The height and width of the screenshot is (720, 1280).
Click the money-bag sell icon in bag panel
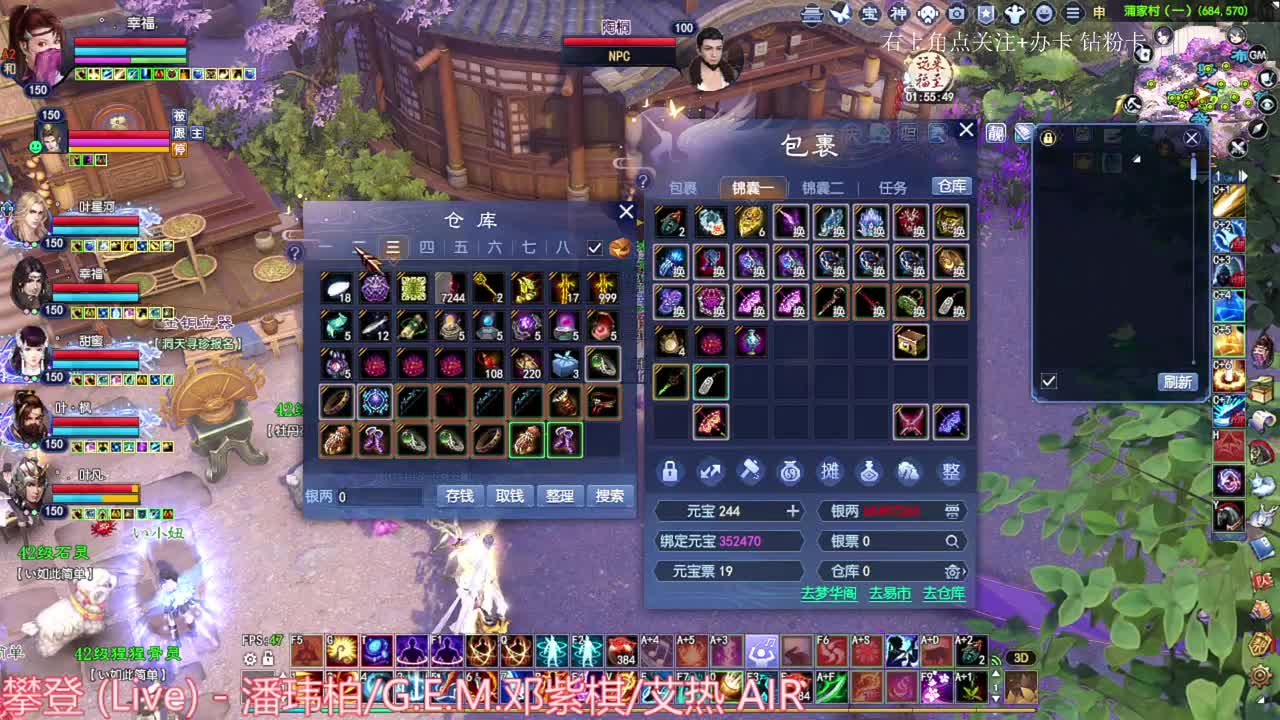pyautogui.click(x=790, y=471)
